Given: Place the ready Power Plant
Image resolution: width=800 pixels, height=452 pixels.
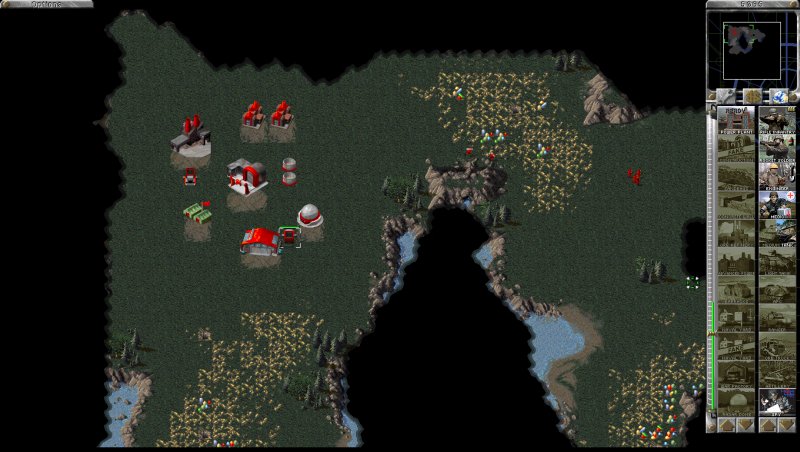Looking at the screenshot, I should [735, 120].
